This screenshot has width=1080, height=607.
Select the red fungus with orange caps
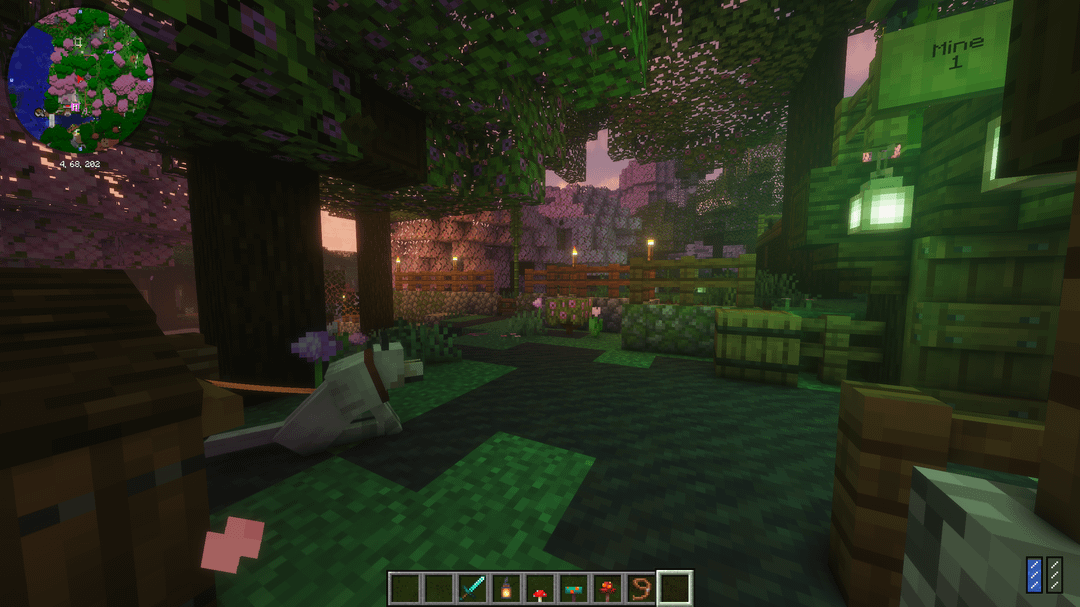pyautogui.click(x=608, y=588)
